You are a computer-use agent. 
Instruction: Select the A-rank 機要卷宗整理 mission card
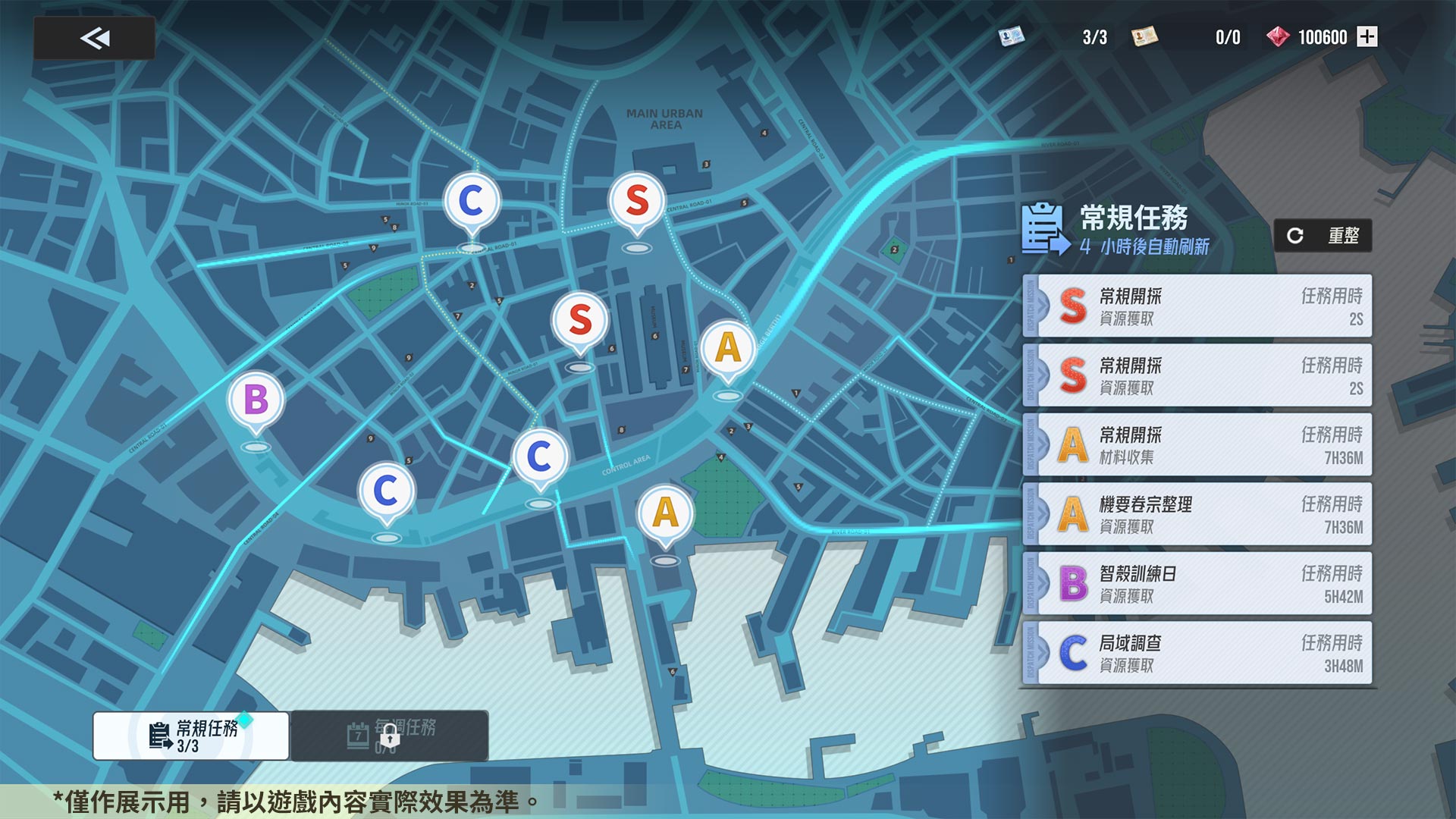(x=1197, y=514)
